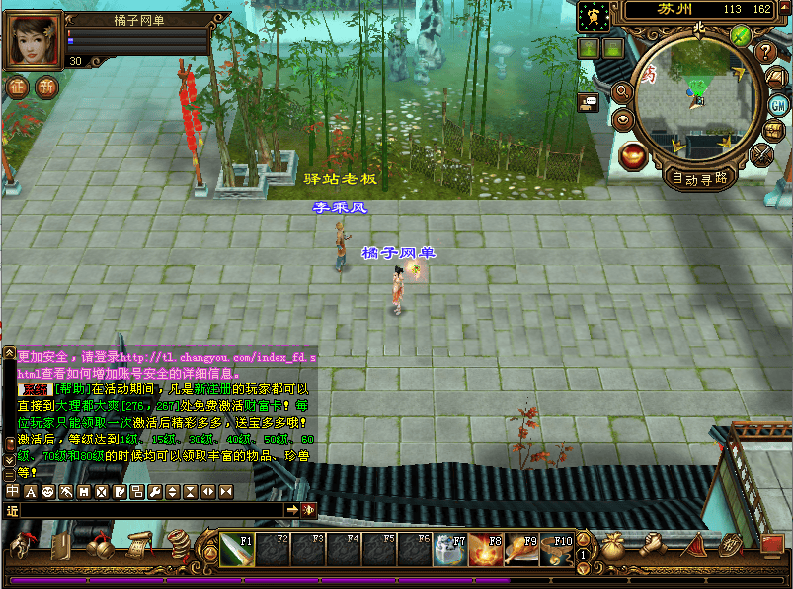Click the magnifying glass beside the minimap
This screenshot has width=793, height=589.
[x=621, y=92]
